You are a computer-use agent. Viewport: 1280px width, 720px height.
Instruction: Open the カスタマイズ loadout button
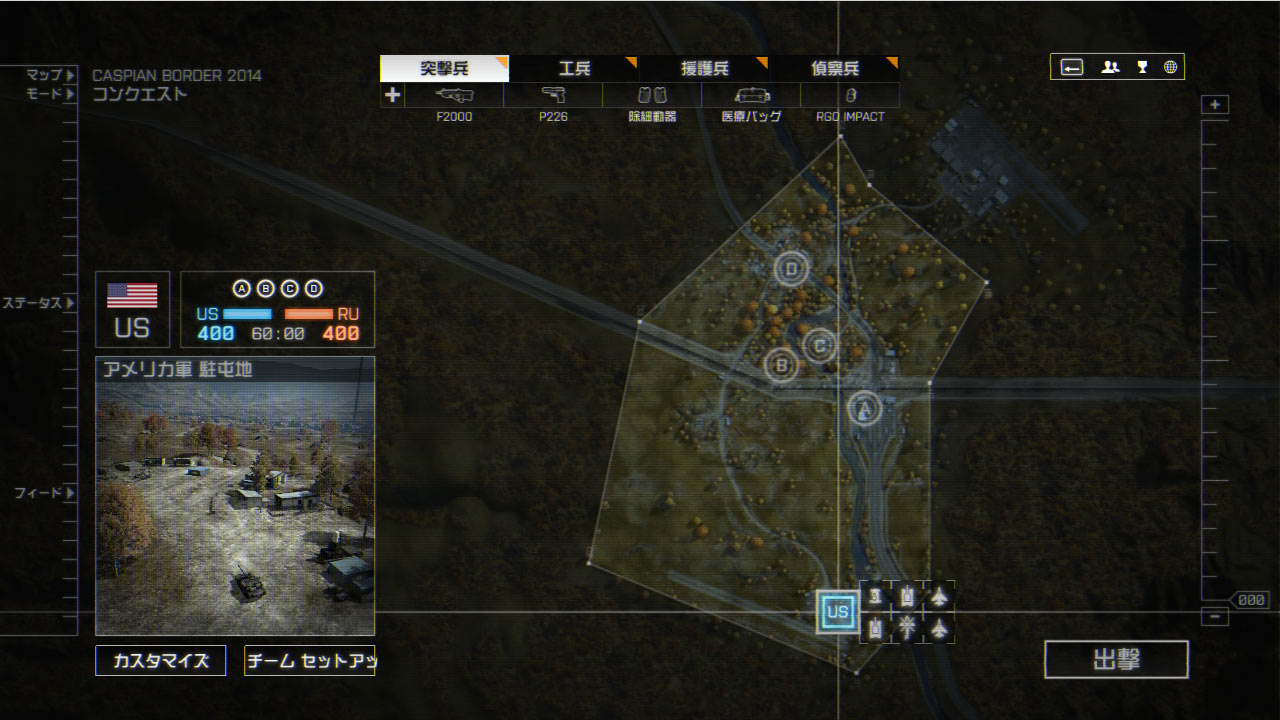click(x=161, y=660)
